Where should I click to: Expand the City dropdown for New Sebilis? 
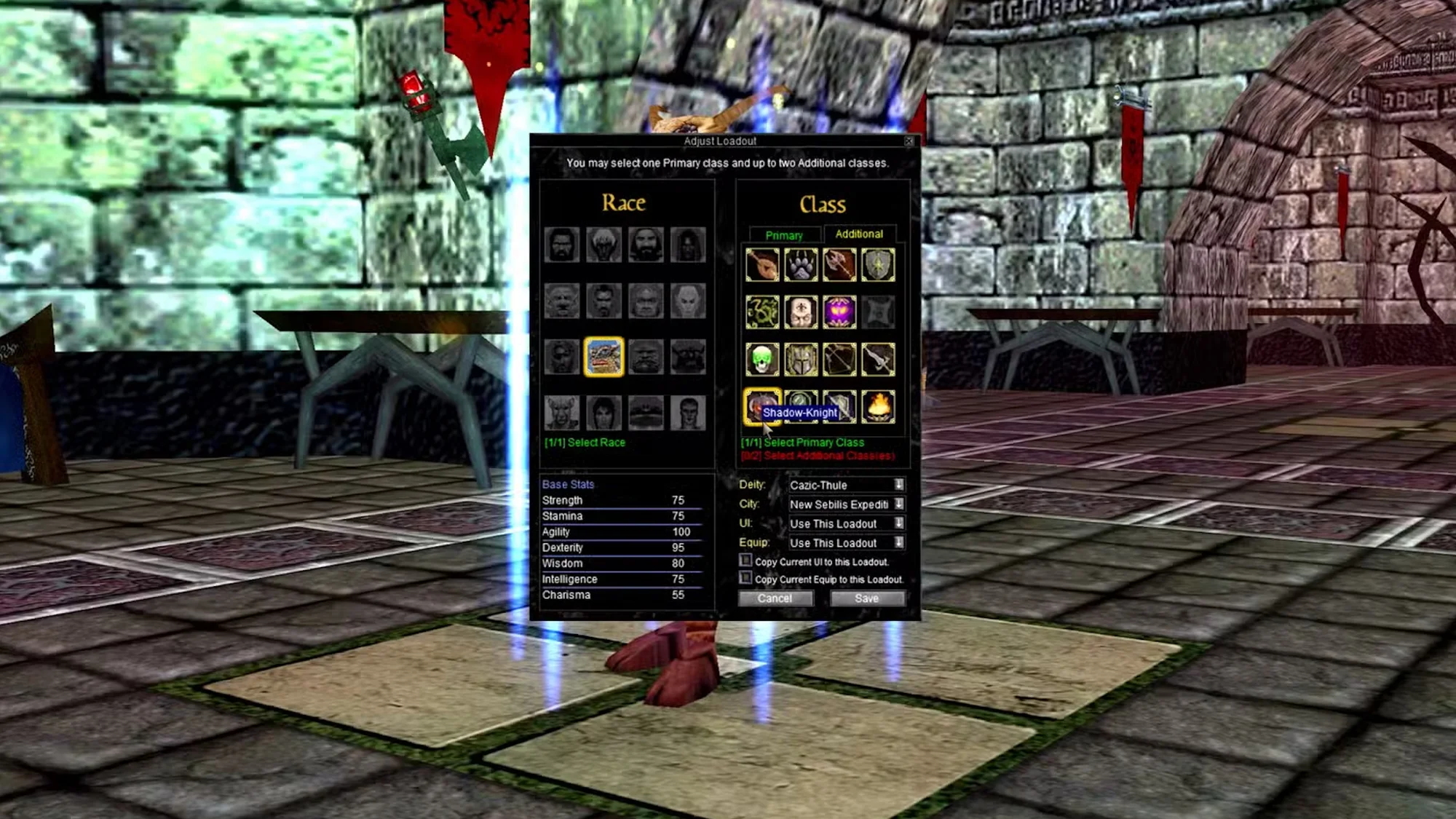900,504
